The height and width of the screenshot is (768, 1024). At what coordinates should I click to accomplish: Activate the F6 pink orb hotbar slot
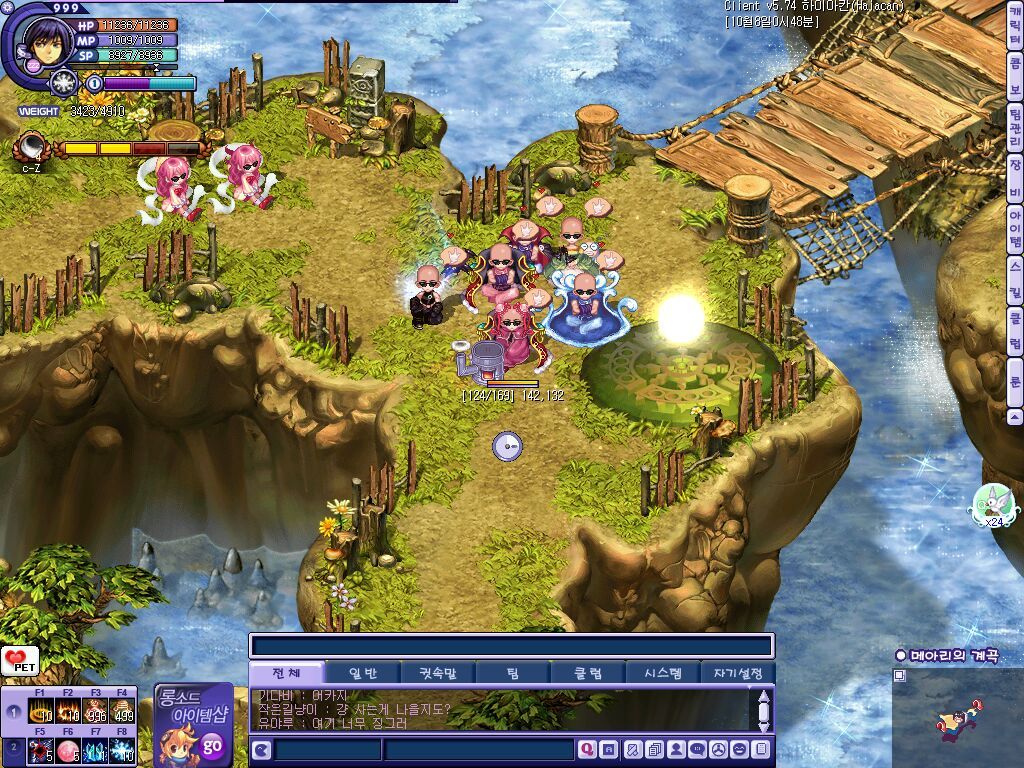pos(68,751)
